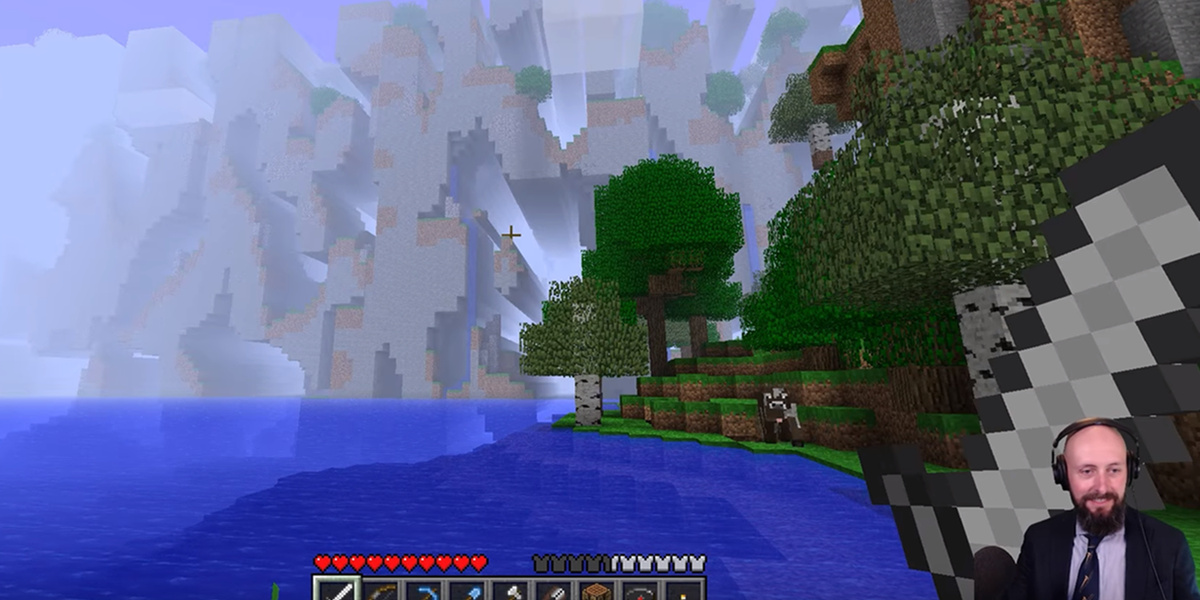
Task: Equip the iron axe from the hotbar
Action: coord(512,591)
